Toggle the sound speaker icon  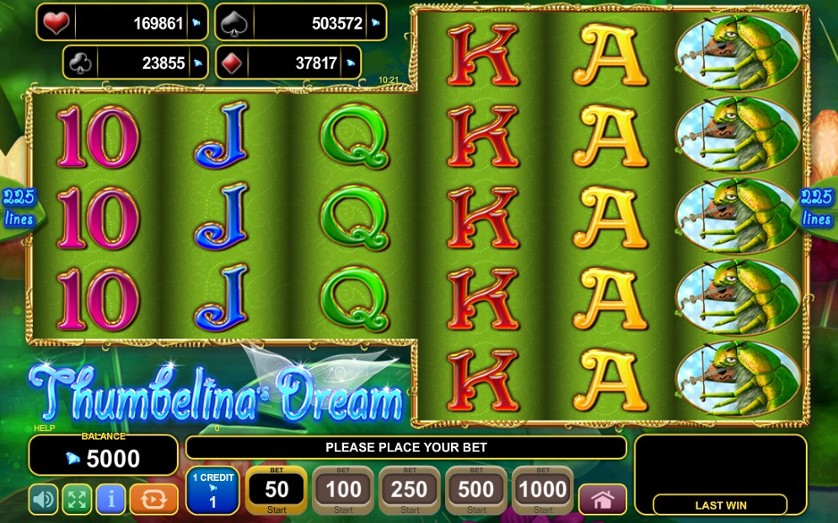pos(44,498)
